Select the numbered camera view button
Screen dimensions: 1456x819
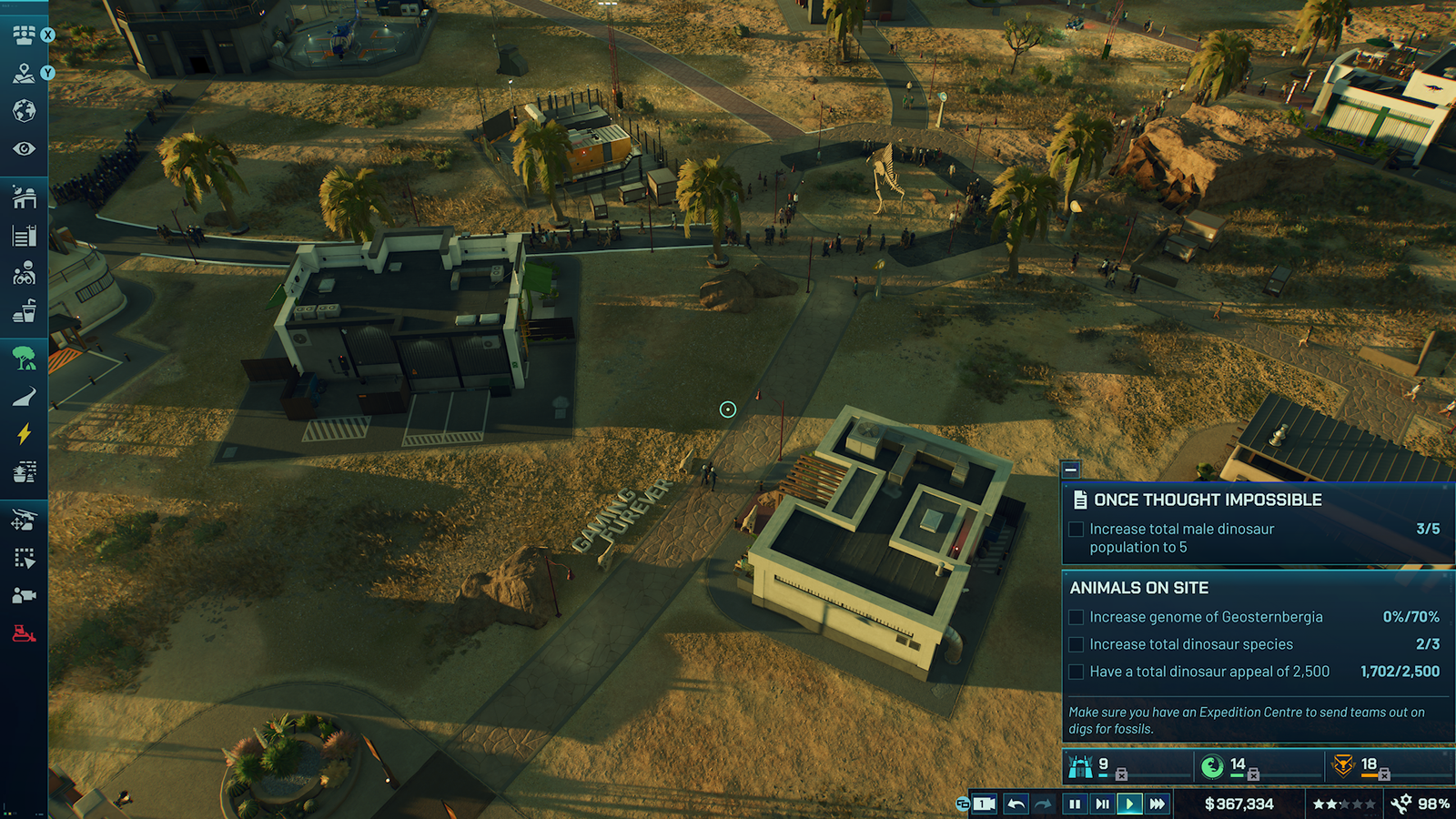pos(984,804)
